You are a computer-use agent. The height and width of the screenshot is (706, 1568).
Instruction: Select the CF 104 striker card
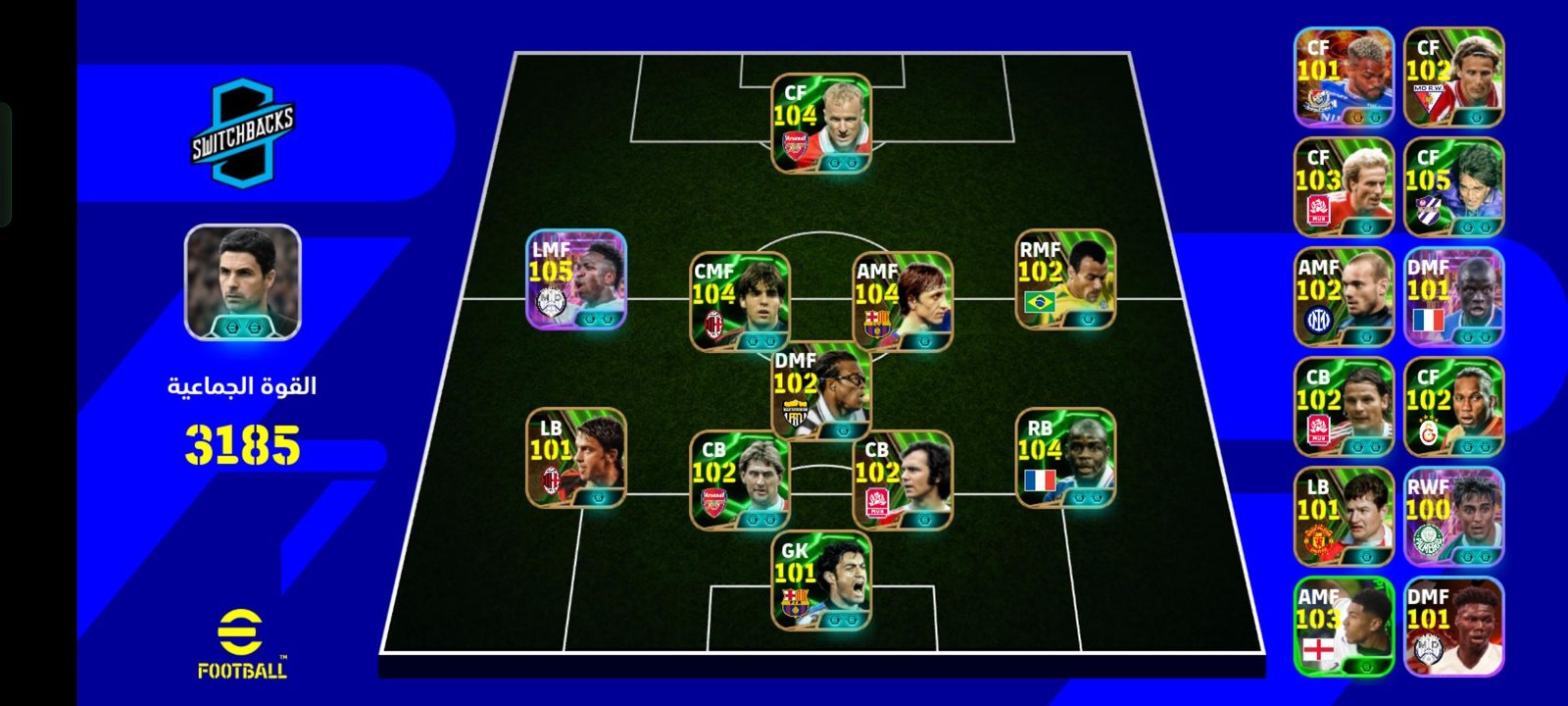[x=821, y=124]
